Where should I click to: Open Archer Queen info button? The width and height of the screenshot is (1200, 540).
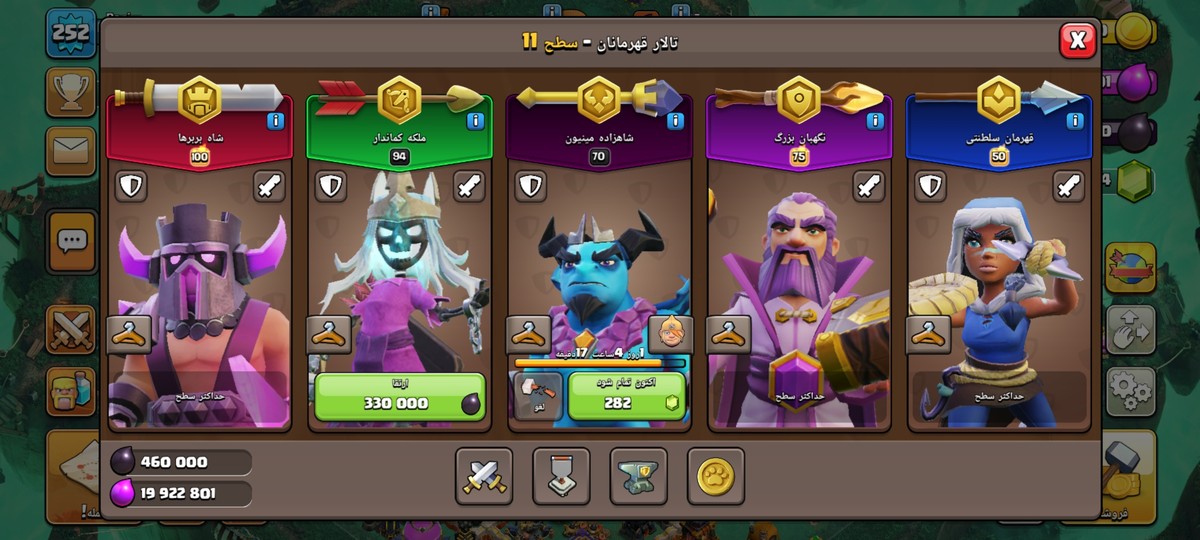point(475,122)
